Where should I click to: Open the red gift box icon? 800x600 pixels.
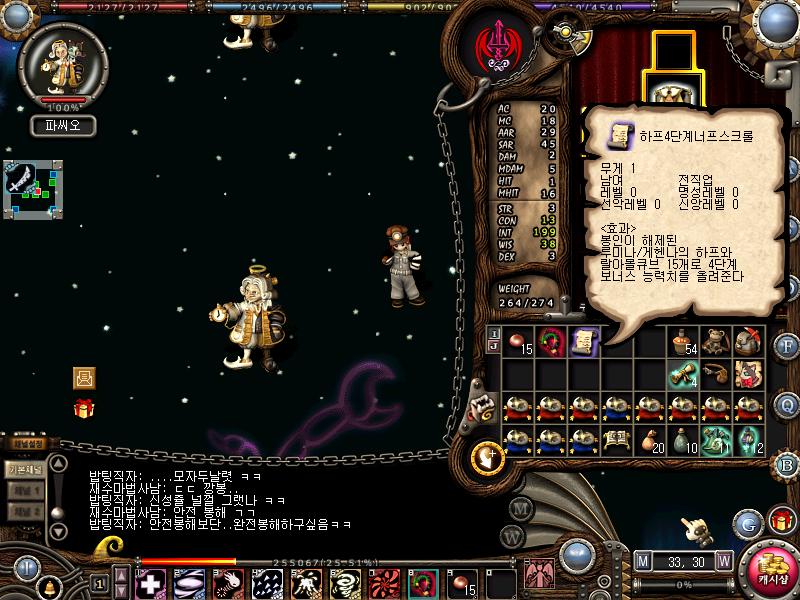84,407
